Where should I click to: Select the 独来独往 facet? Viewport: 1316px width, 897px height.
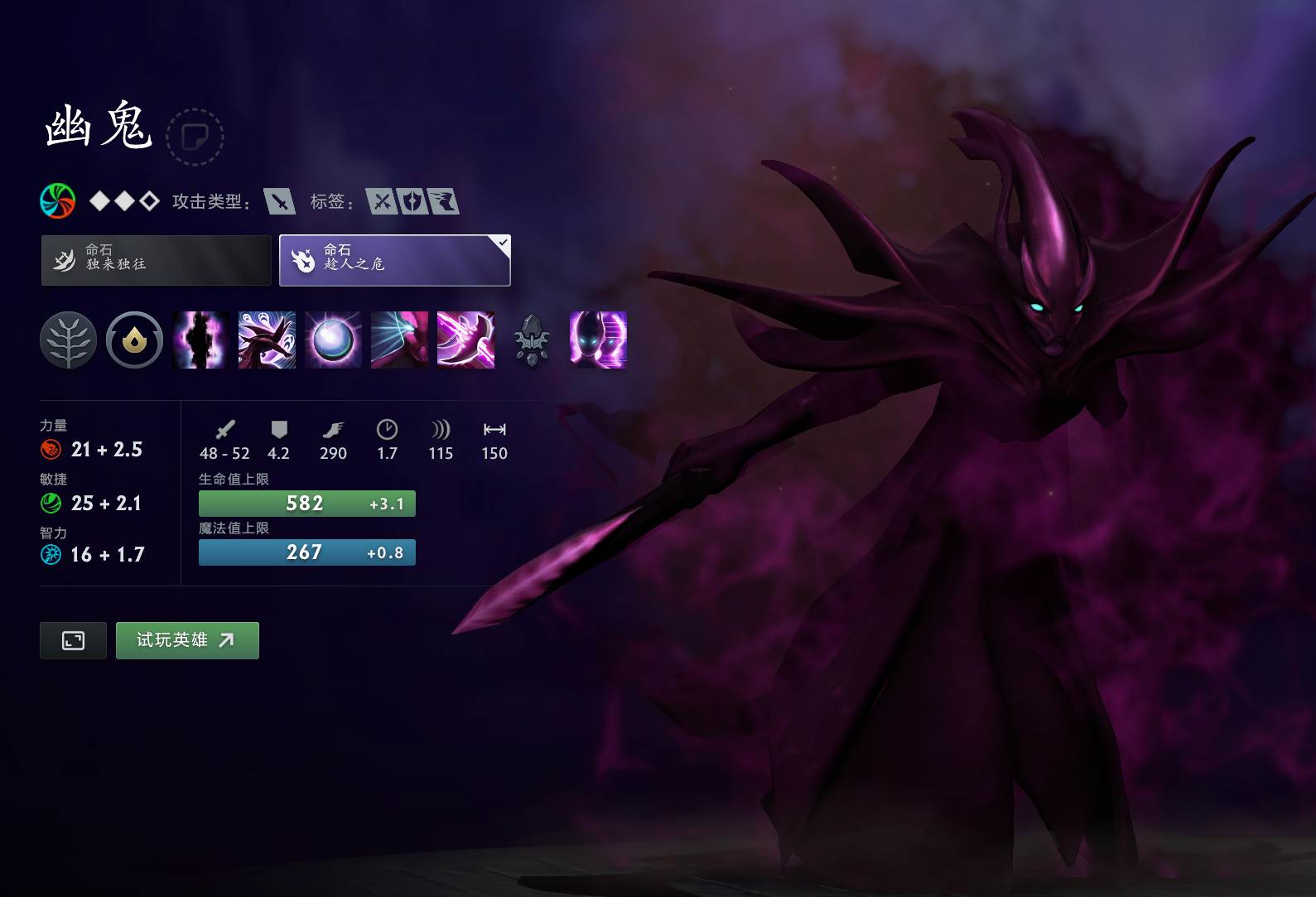pyautogui.click(x=157, y=260)
